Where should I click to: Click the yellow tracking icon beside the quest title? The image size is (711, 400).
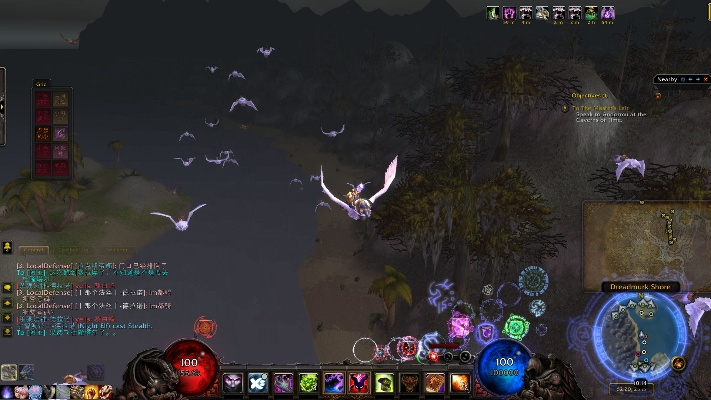click(564, 107)
